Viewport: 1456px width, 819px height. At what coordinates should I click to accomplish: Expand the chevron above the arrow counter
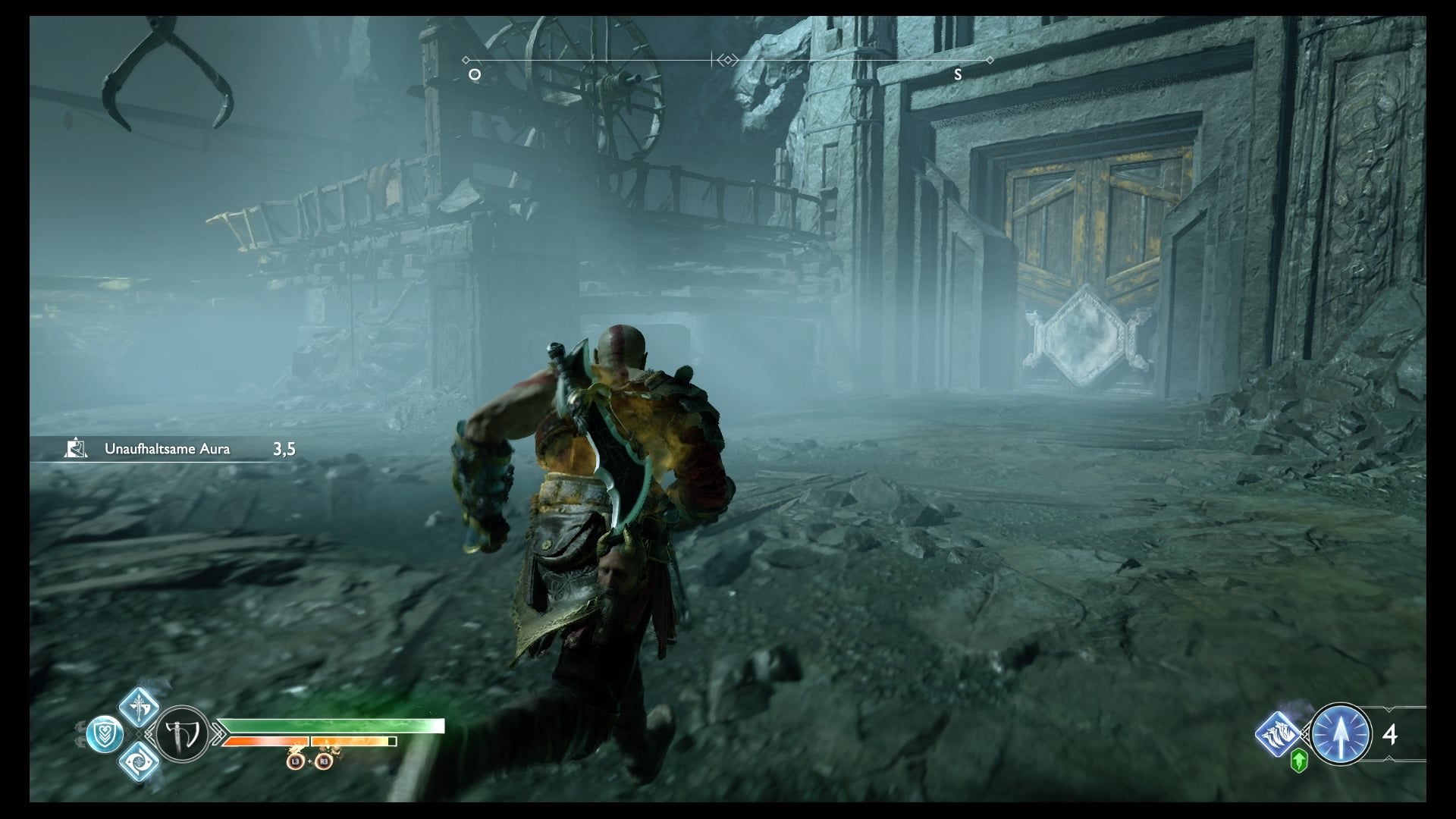pos(1389,708)
